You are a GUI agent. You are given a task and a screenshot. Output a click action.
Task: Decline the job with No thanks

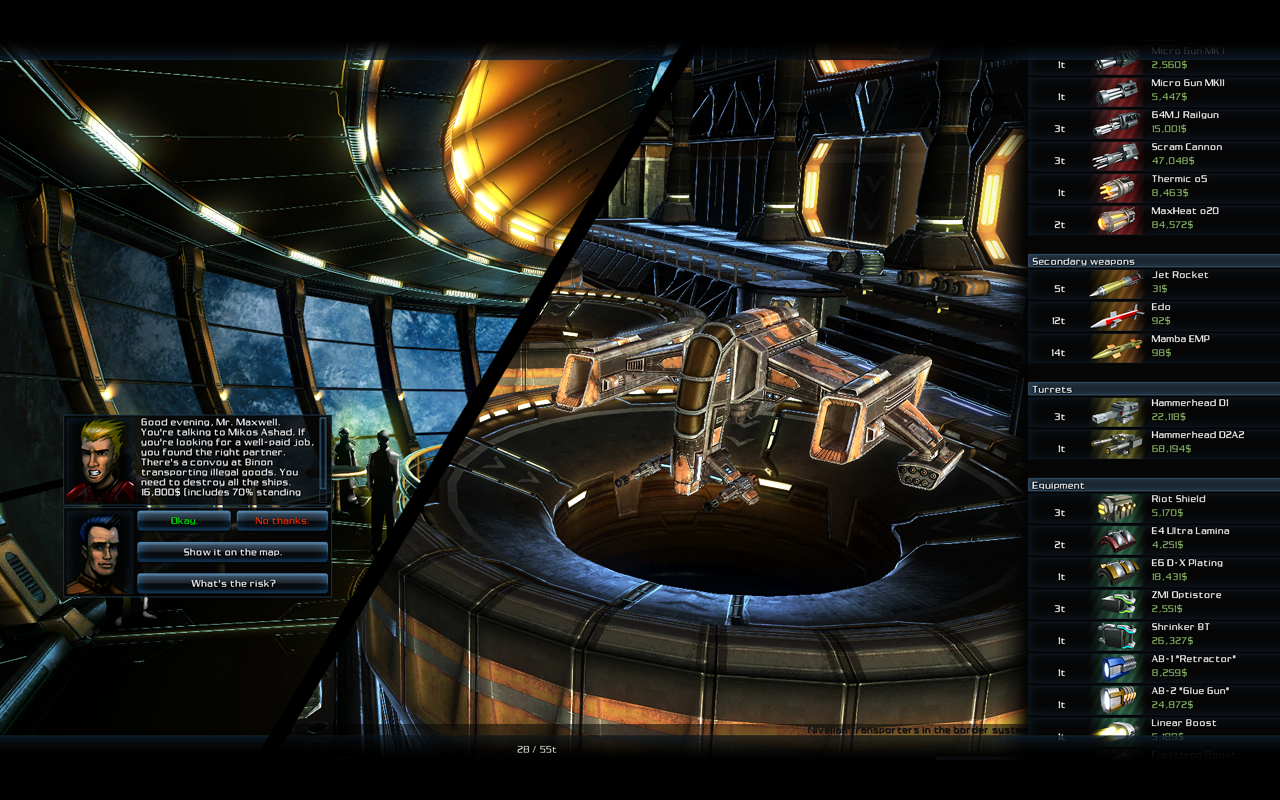282,521
